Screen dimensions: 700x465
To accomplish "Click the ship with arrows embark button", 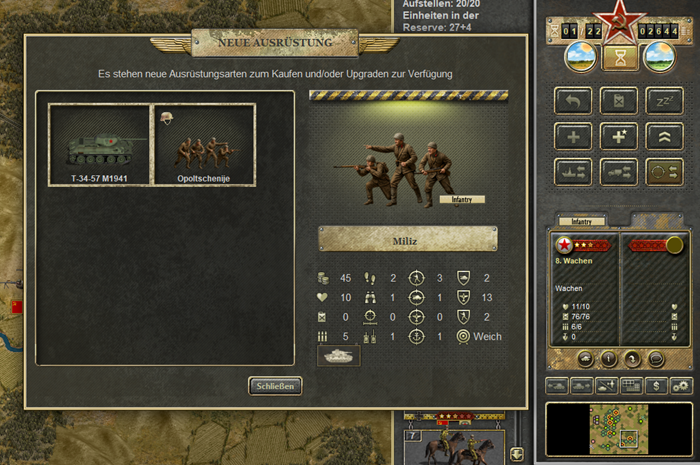I will [572, 171].
